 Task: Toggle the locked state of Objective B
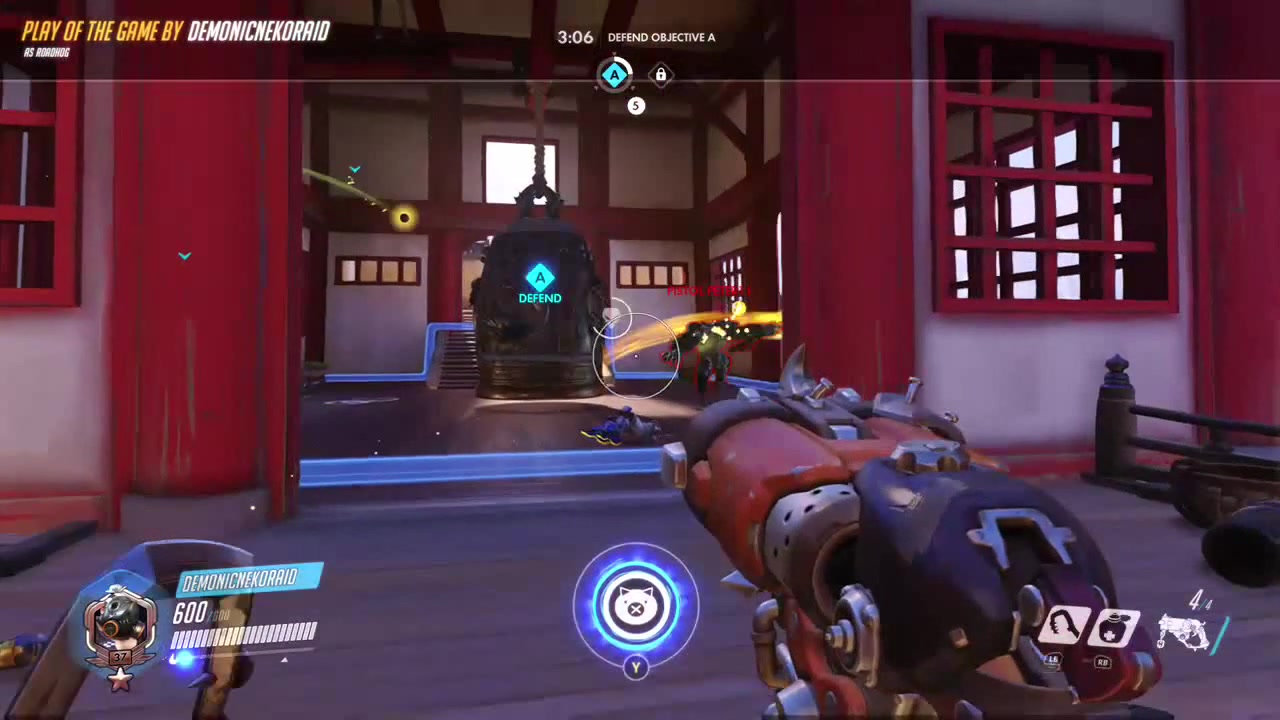tap(661, 74)
